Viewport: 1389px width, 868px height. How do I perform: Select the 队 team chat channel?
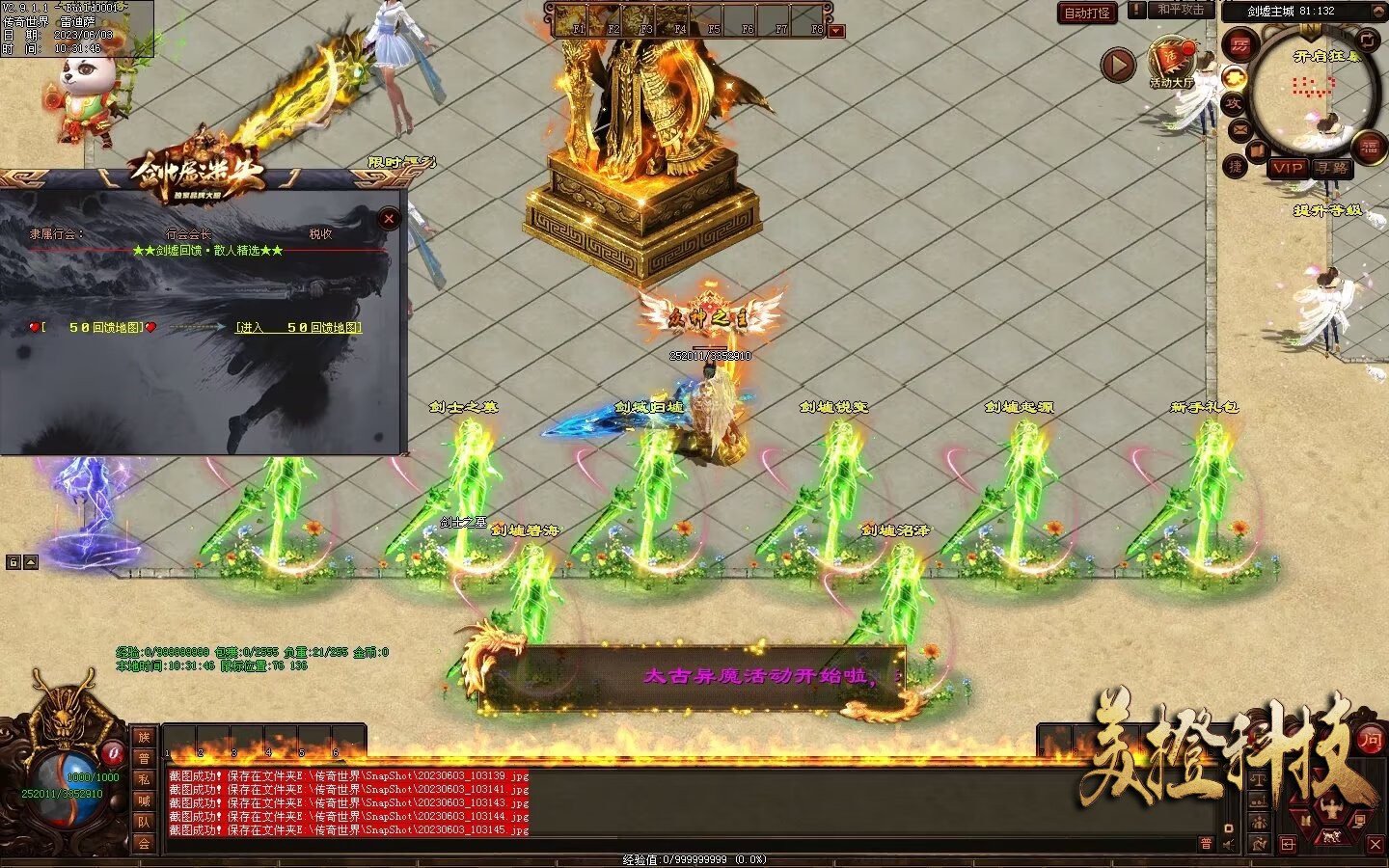[x=144, y=822]
